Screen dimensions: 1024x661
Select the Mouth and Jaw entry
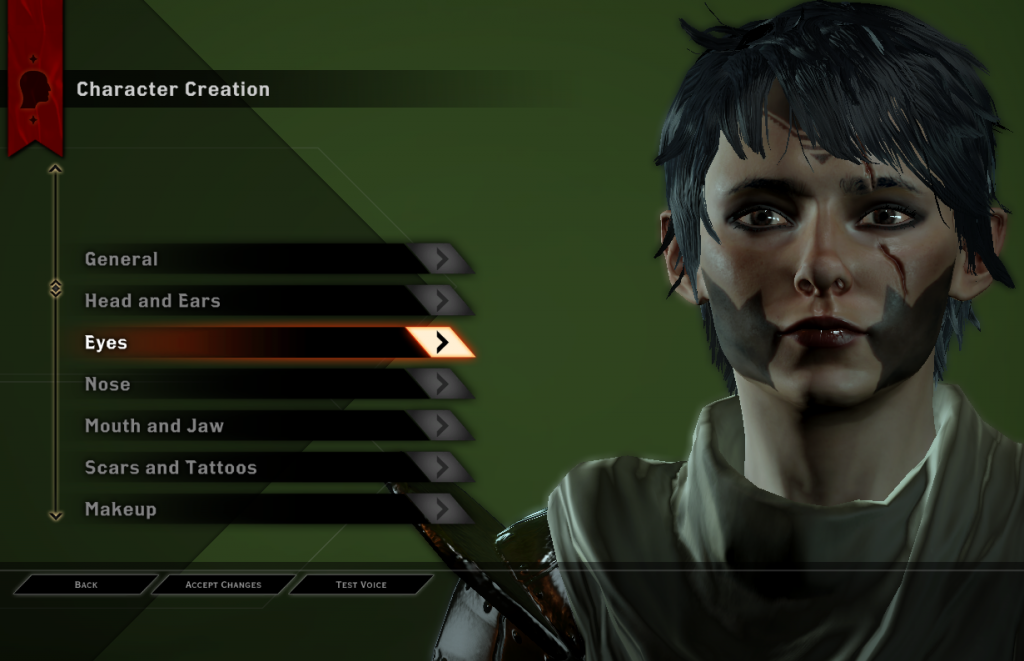[x=270, y=426]
